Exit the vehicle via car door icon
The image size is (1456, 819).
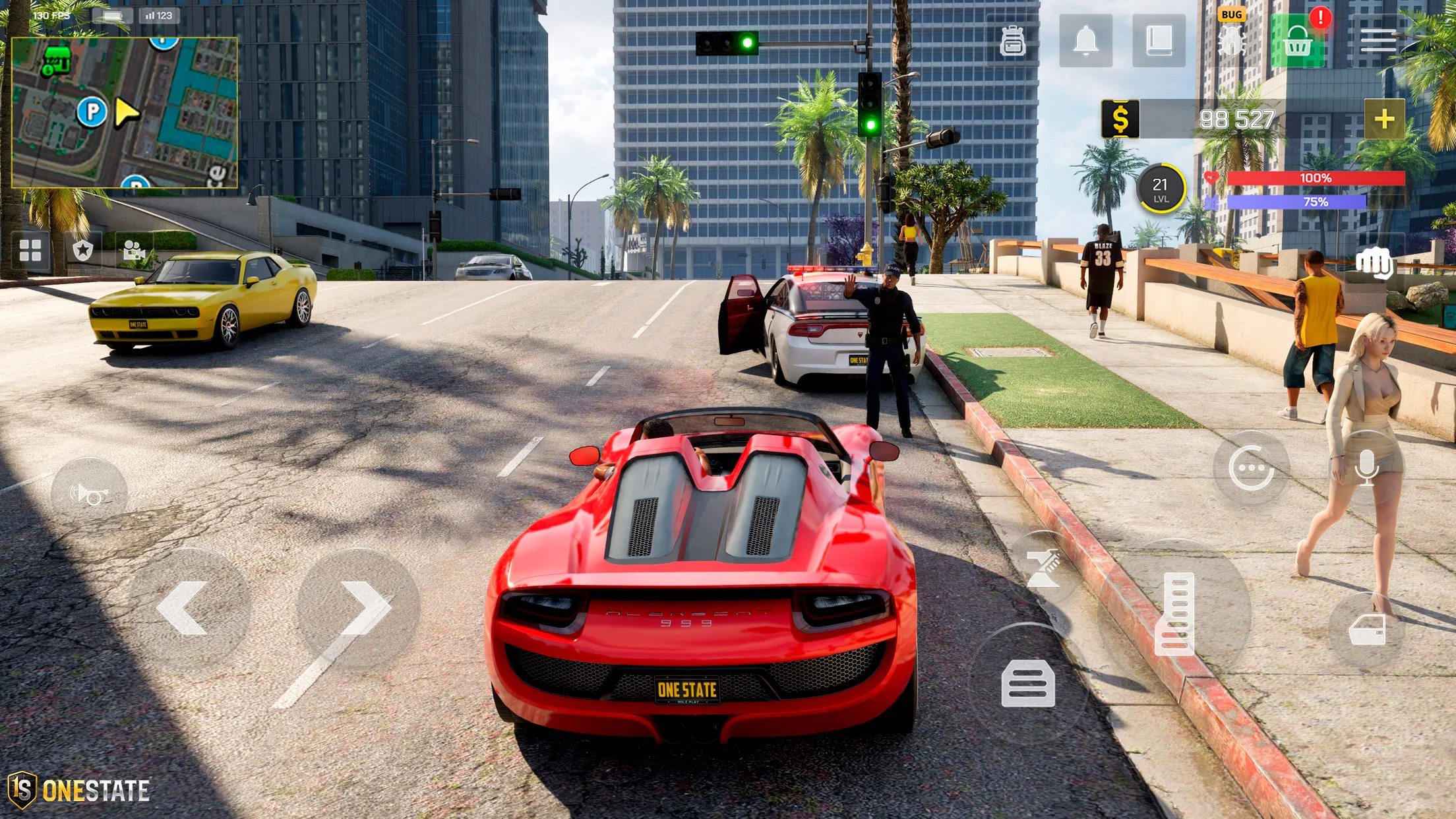1367,629
